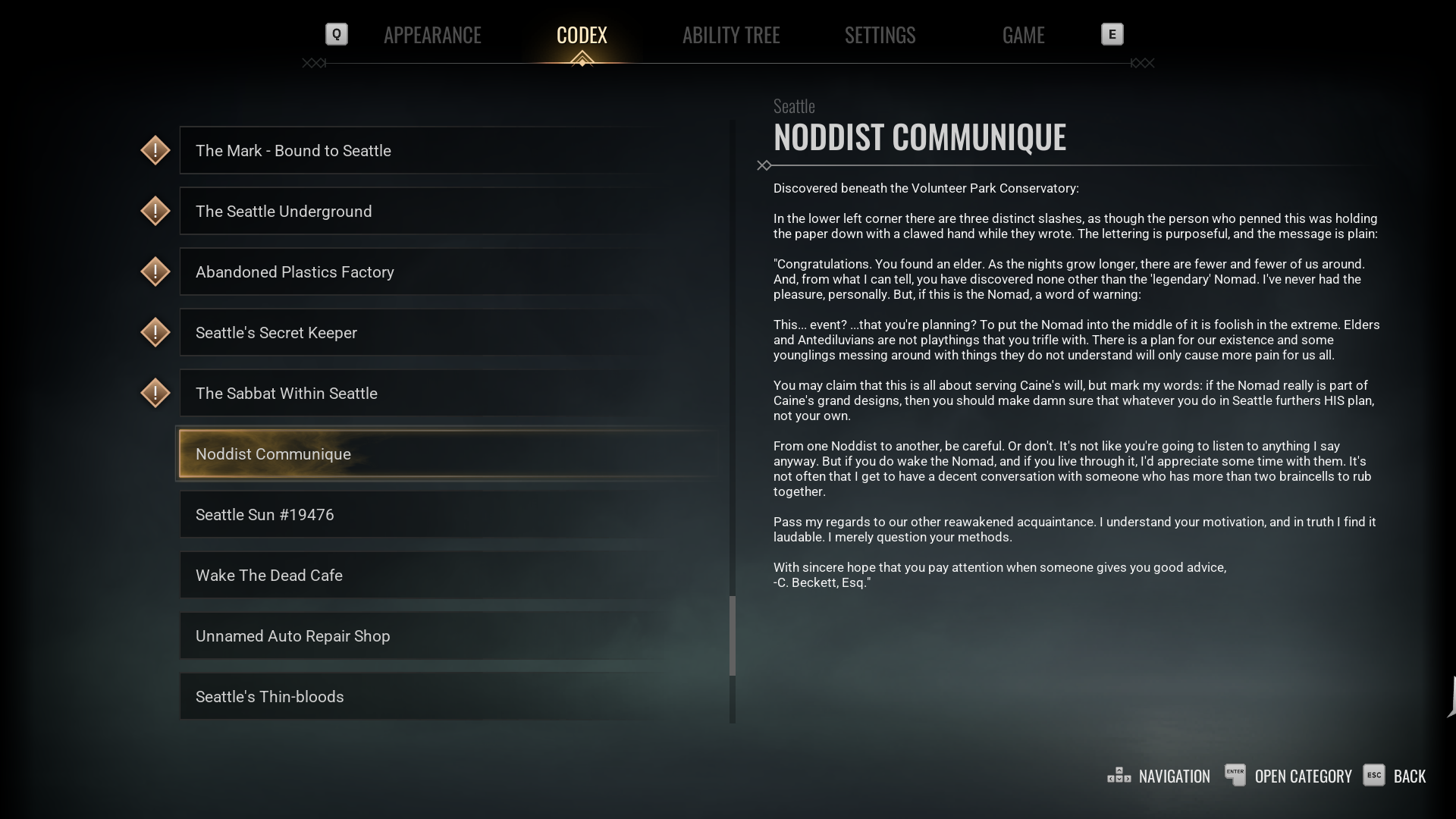This screenshot has height=819, width=1456.
Task: Select The Seattle Underground codex entry
Action: (447, 212)
